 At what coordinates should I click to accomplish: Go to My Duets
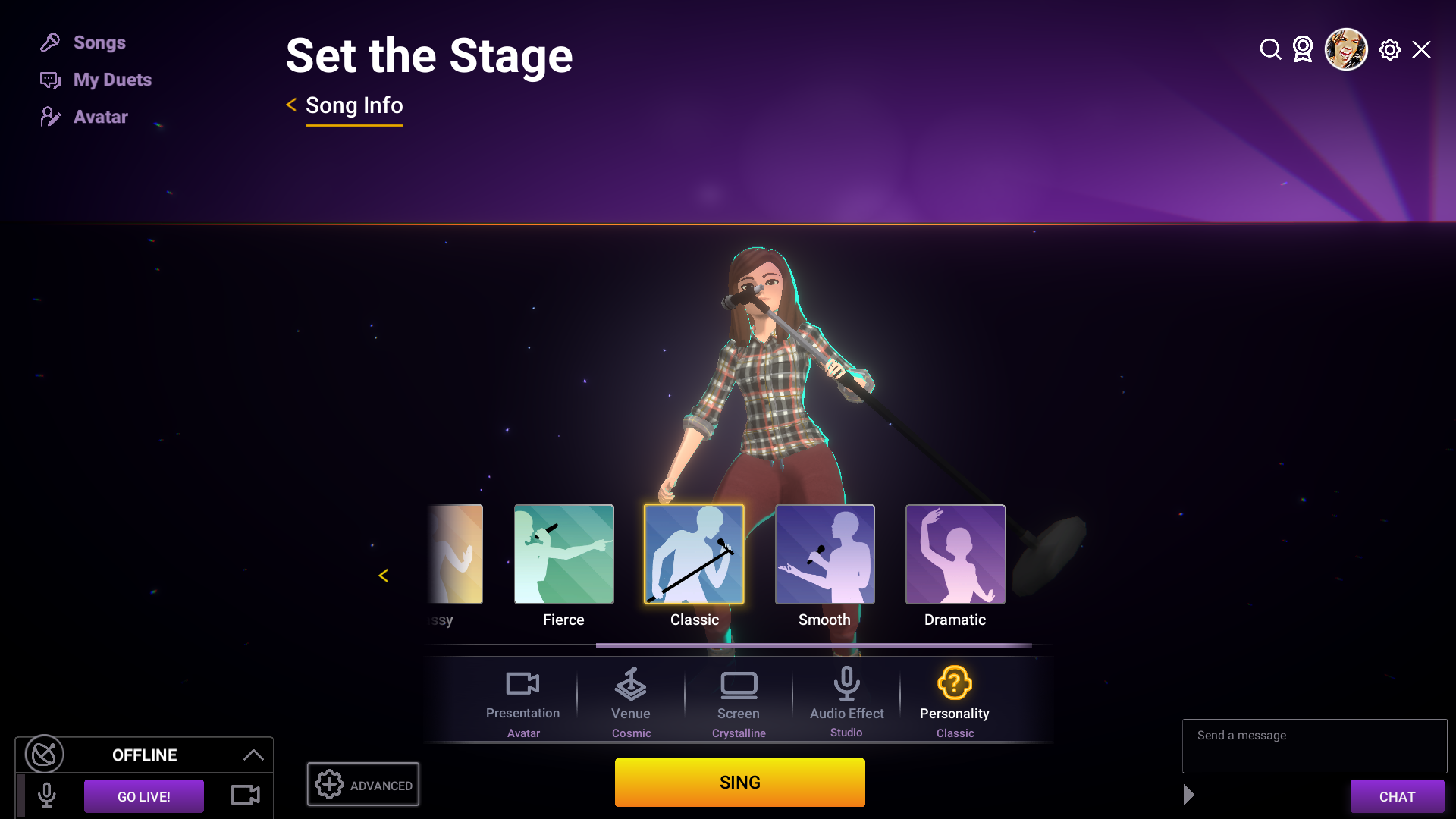click(x=111, y=80)
